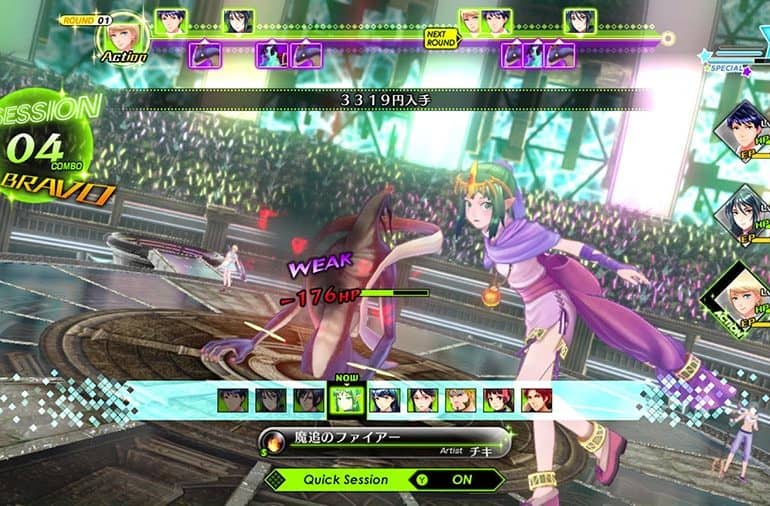The image size is (770, 506).
Task: Select the NEXT ROUND marker on the timeline
Action: click(440, 38)
